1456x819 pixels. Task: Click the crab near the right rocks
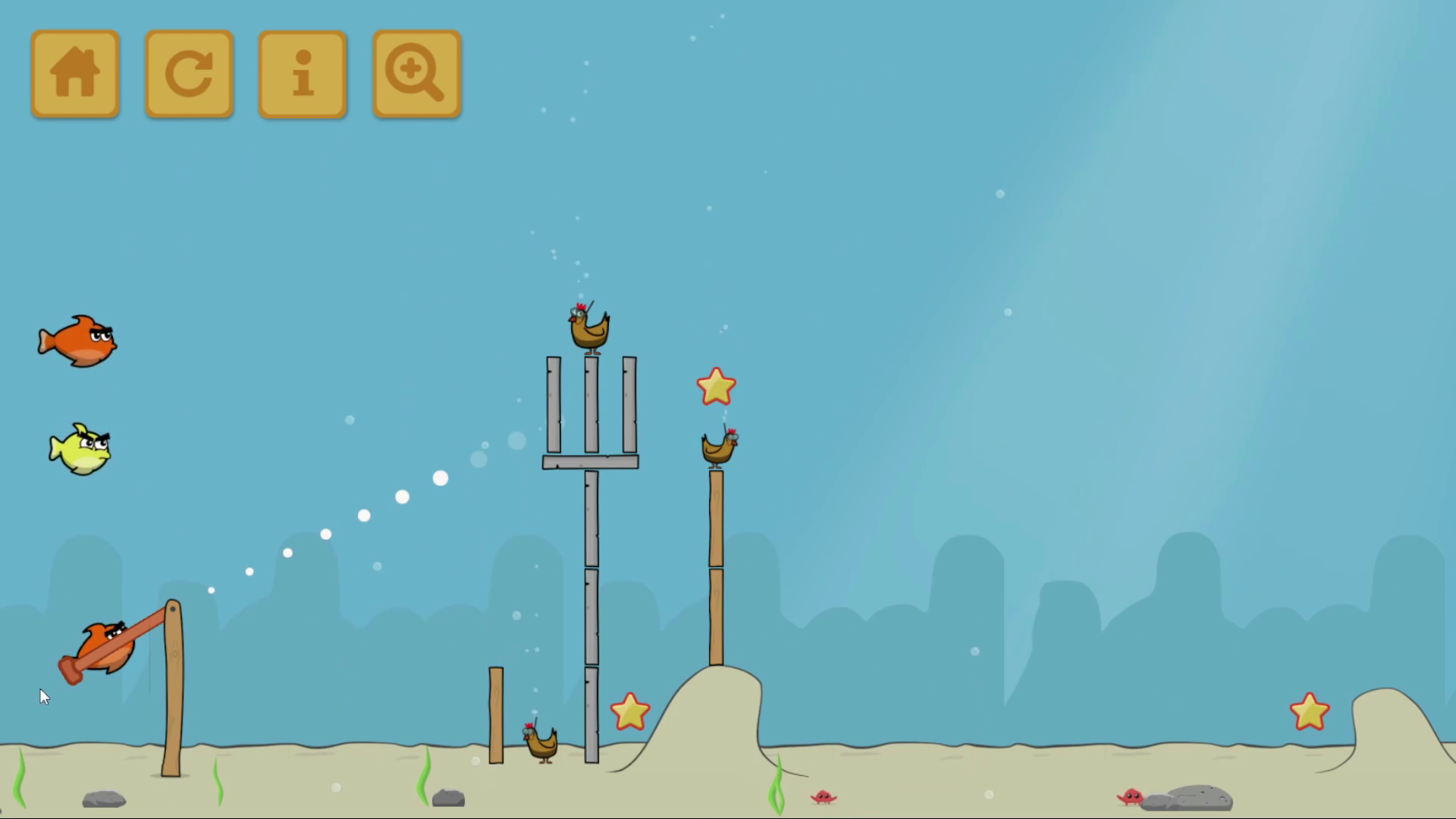[x=1131, y=797]
